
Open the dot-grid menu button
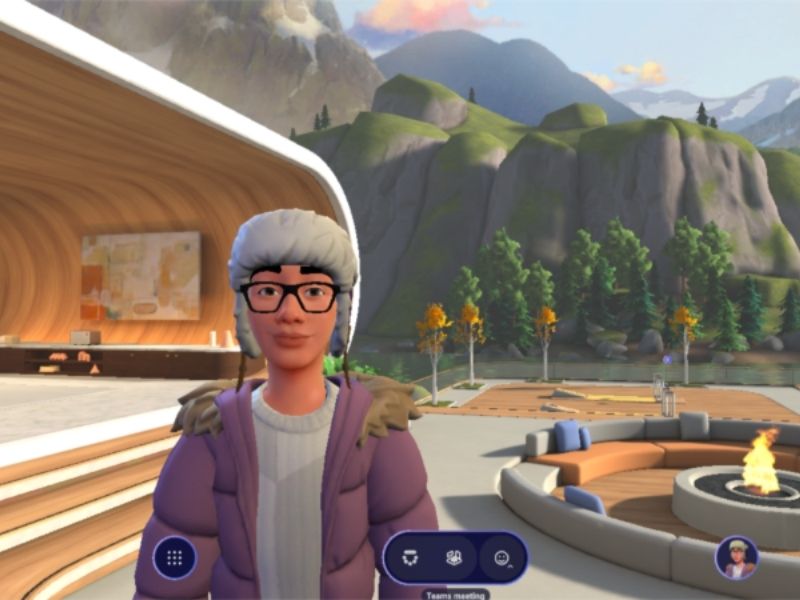175,558
